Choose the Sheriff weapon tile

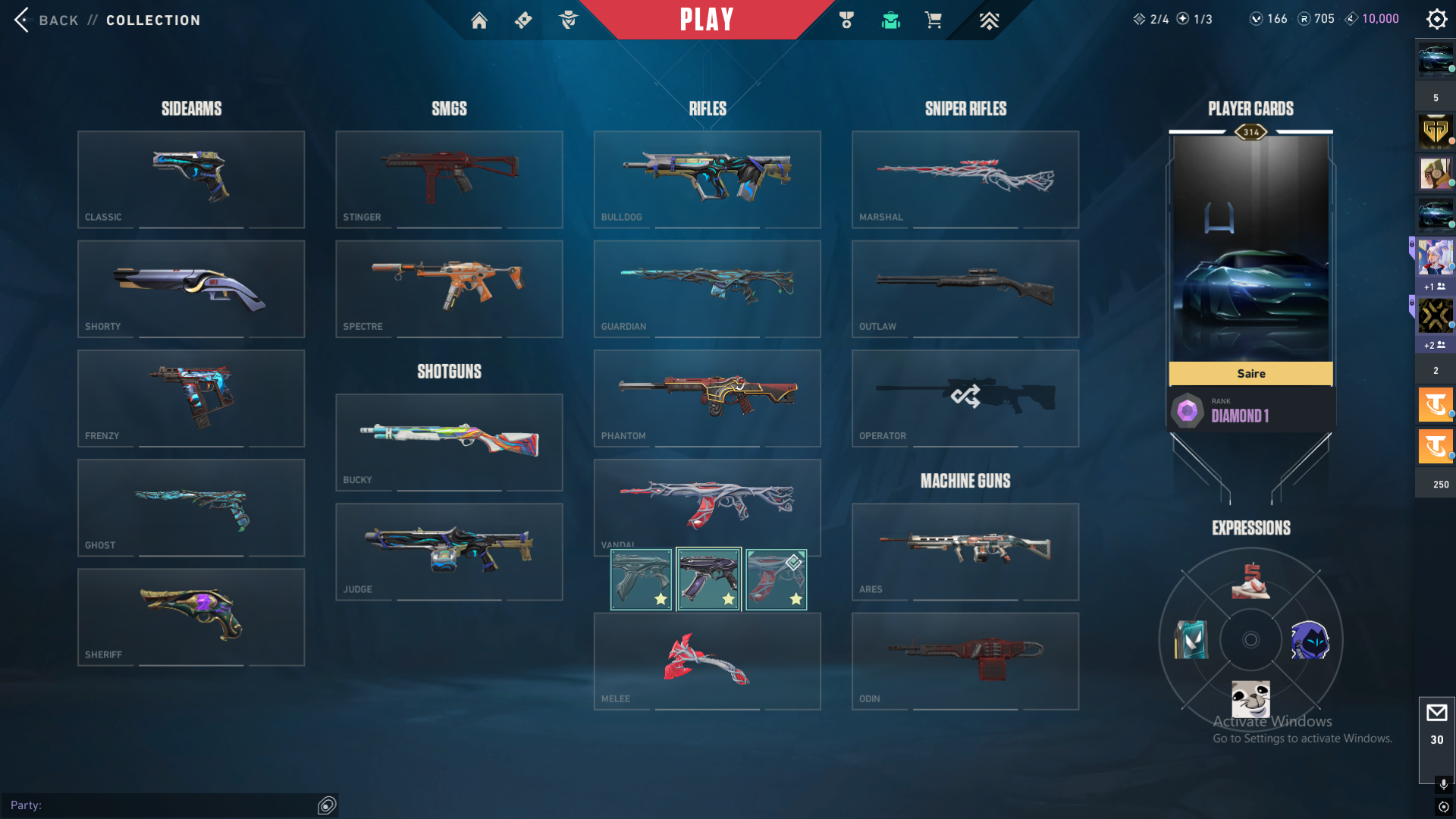[x=191, y=617]
